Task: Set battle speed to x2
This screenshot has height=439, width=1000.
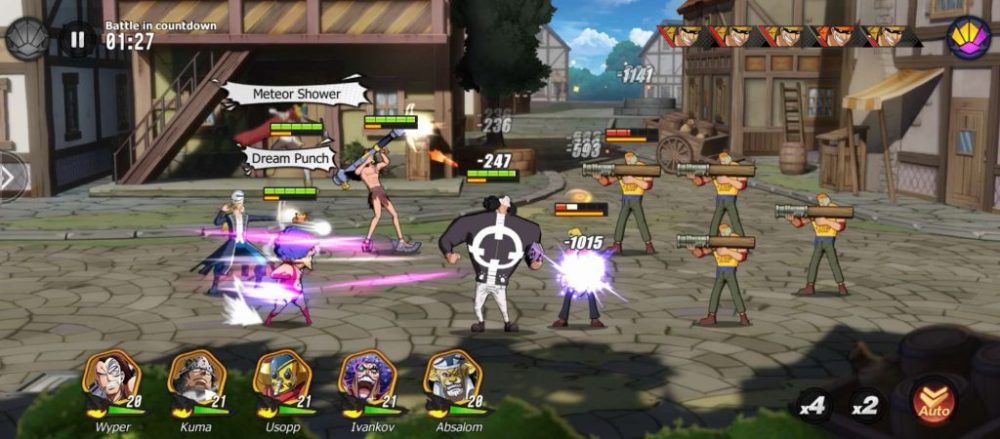Action: coord(864,405)
